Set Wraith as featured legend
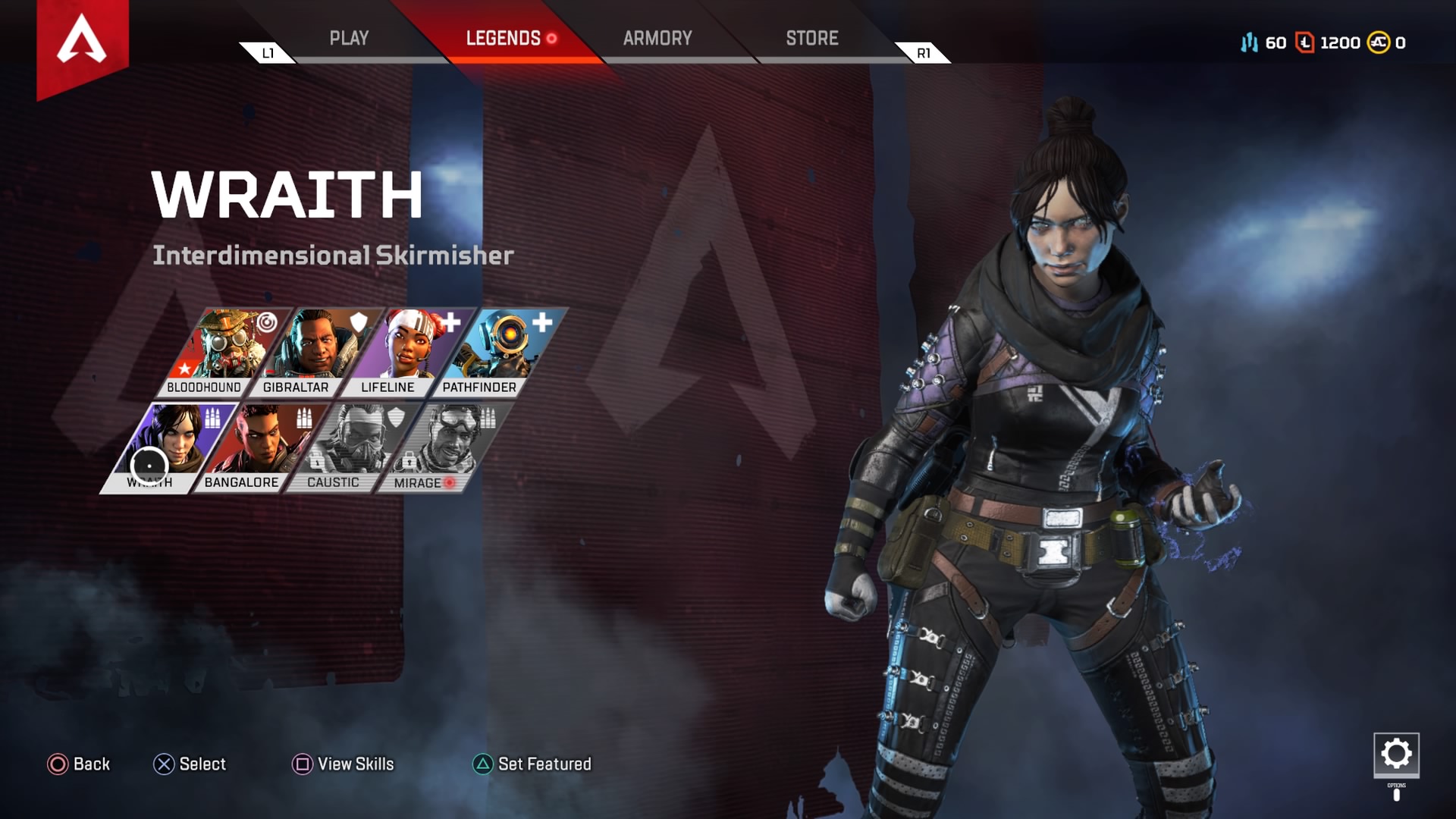Viewport: 1456px width, 819px height. 532,764
